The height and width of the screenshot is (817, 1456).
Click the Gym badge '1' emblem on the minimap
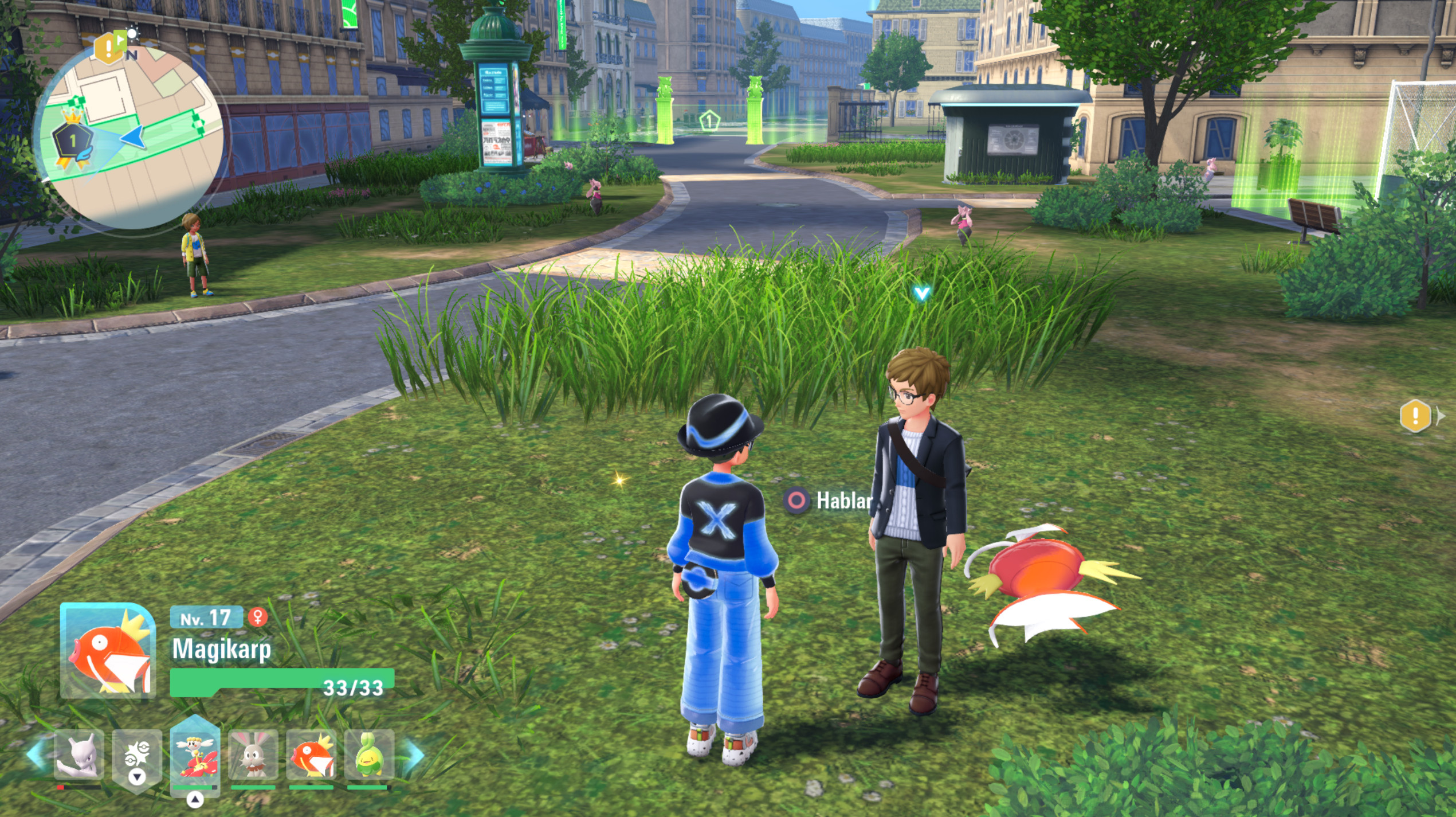point(72,139)
